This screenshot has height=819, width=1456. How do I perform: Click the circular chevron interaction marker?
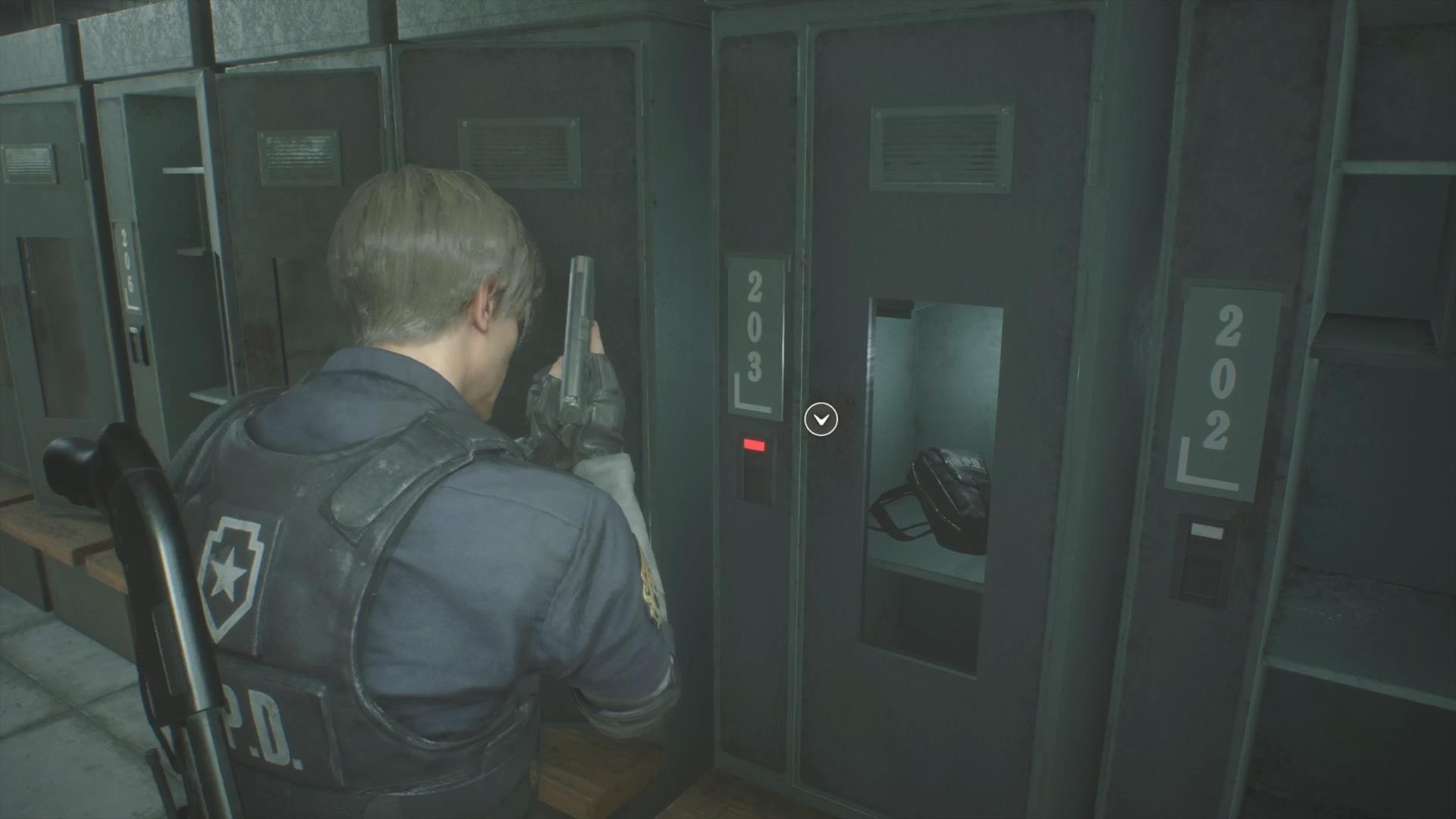pos(821,419)
